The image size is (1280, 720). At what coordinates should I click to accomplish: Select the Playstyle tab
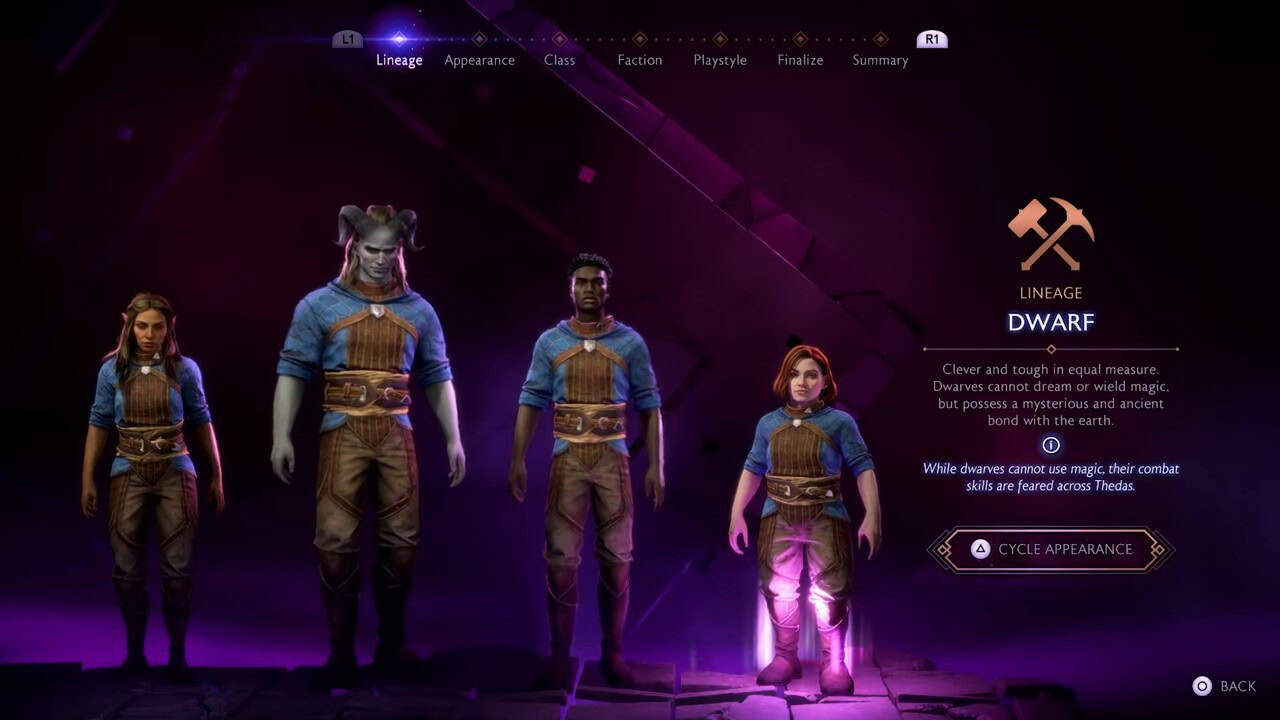tap(719, 60)
